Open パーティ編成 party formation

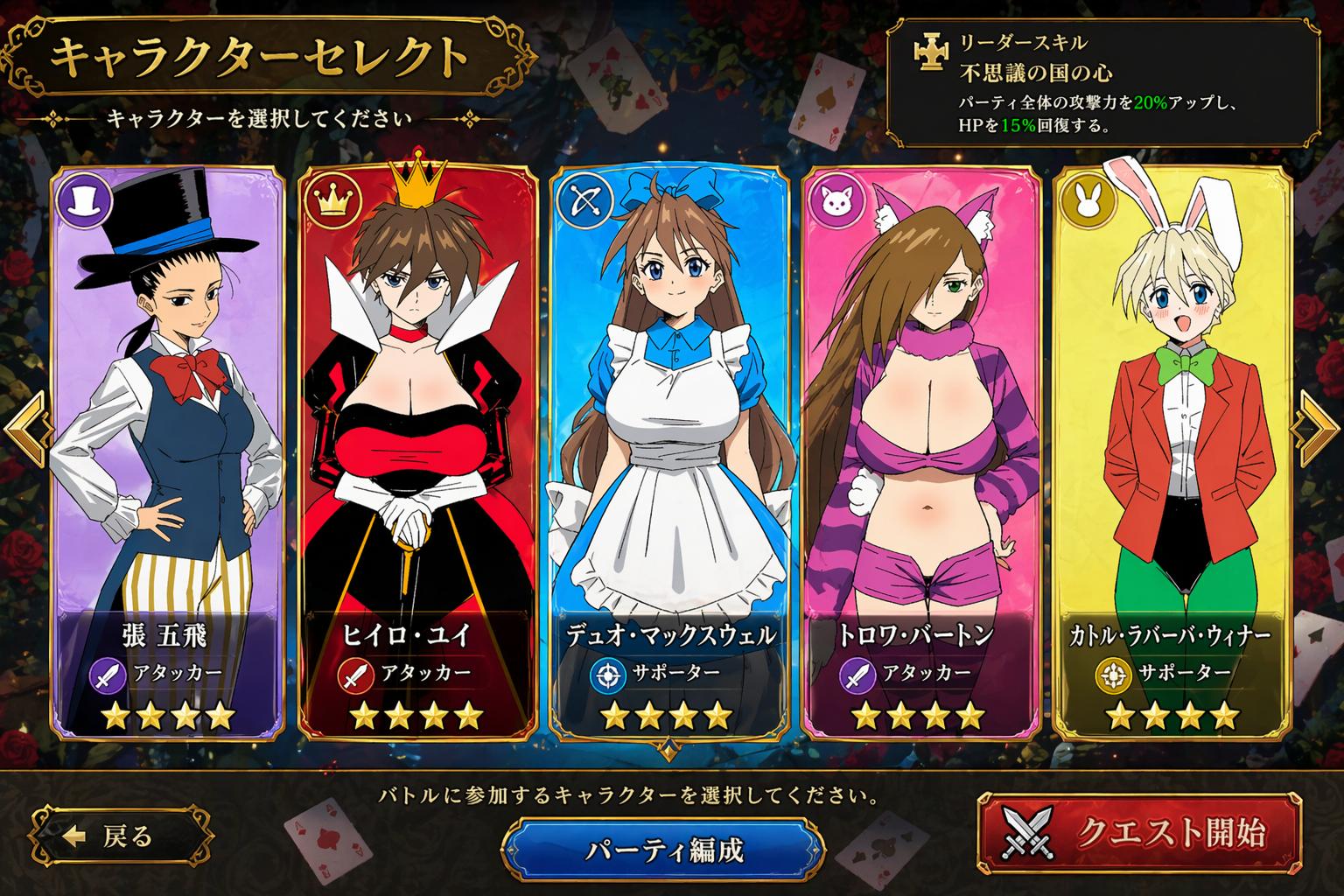click(664, 850)
